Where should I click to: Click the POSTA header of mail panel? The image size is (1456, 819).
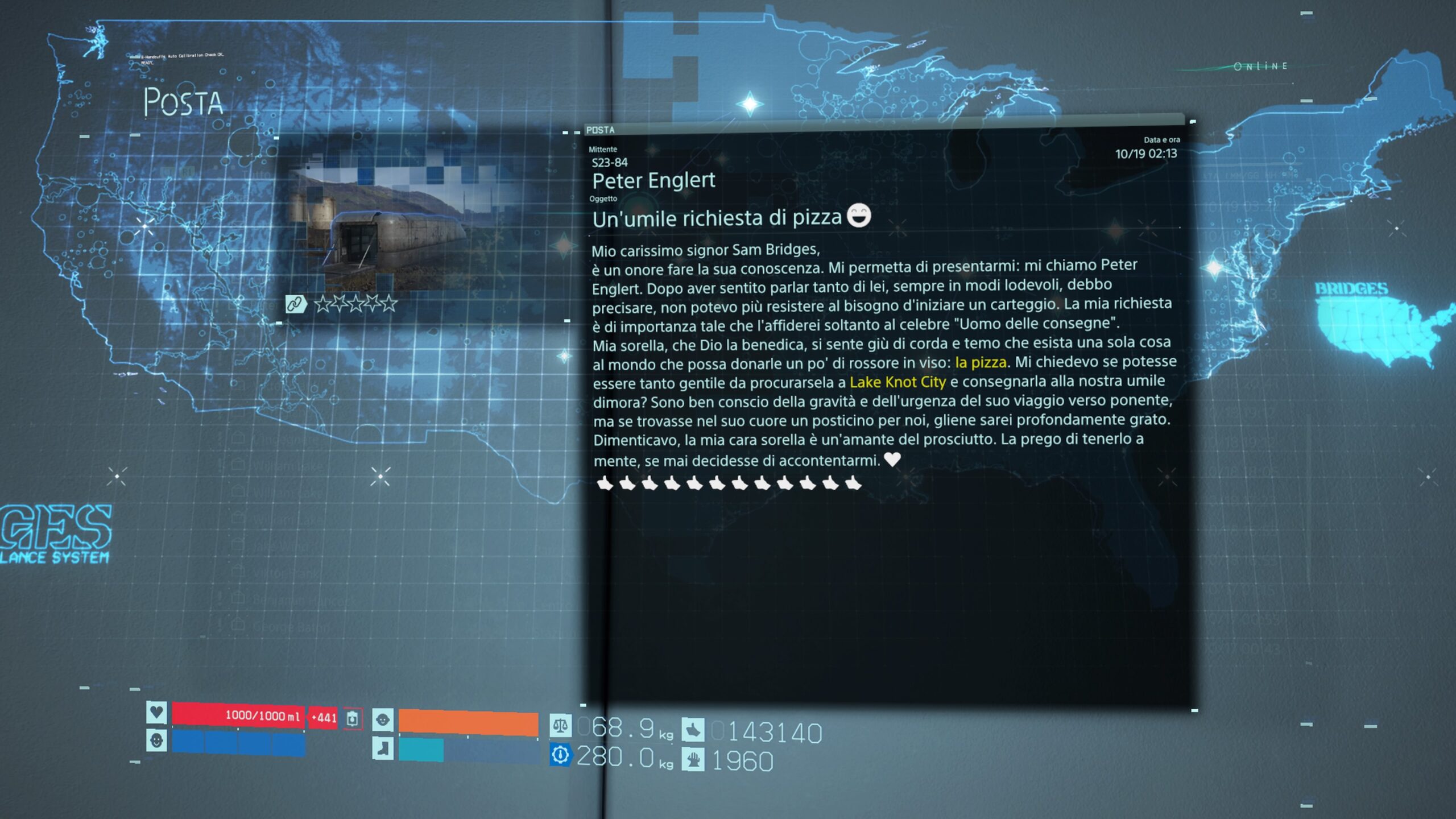tap(601, 130)
